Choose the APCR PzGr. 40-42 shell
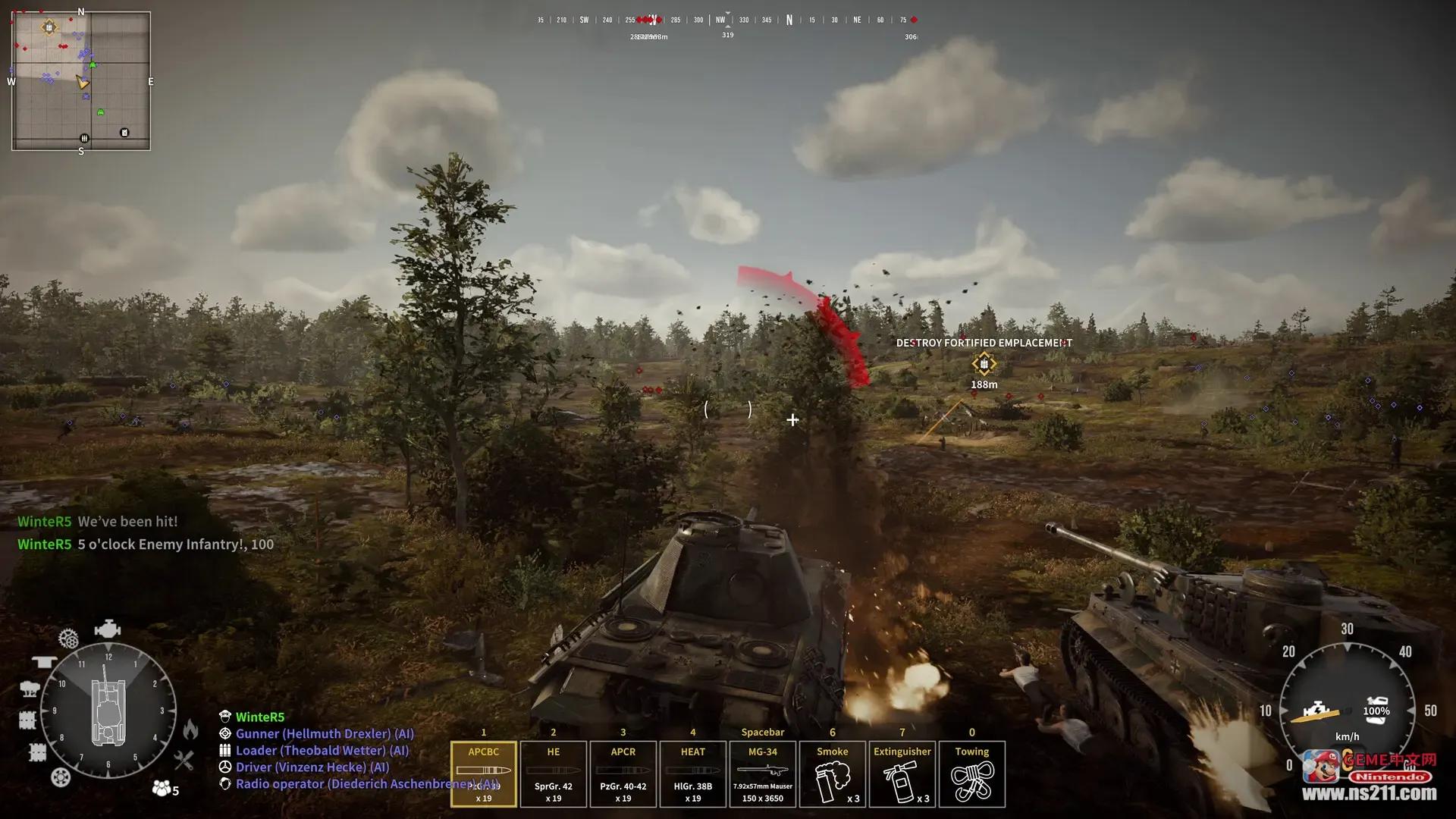Image resolution: width=1456 pixels, height=819 pixels. 623,773
